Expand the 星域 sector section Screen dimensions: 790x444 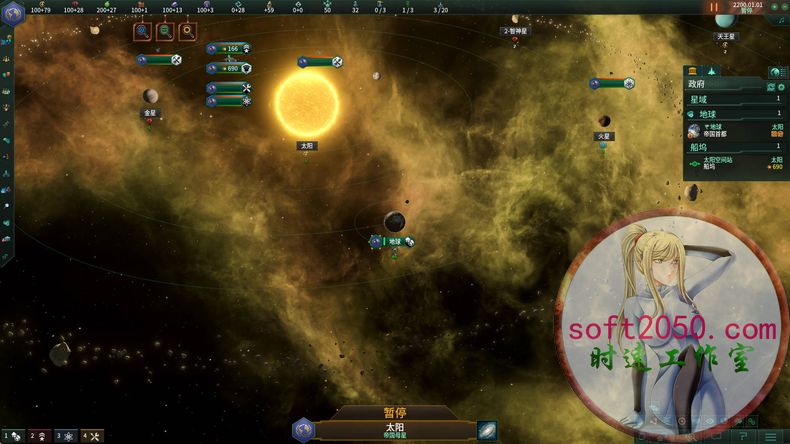[735, 99]
